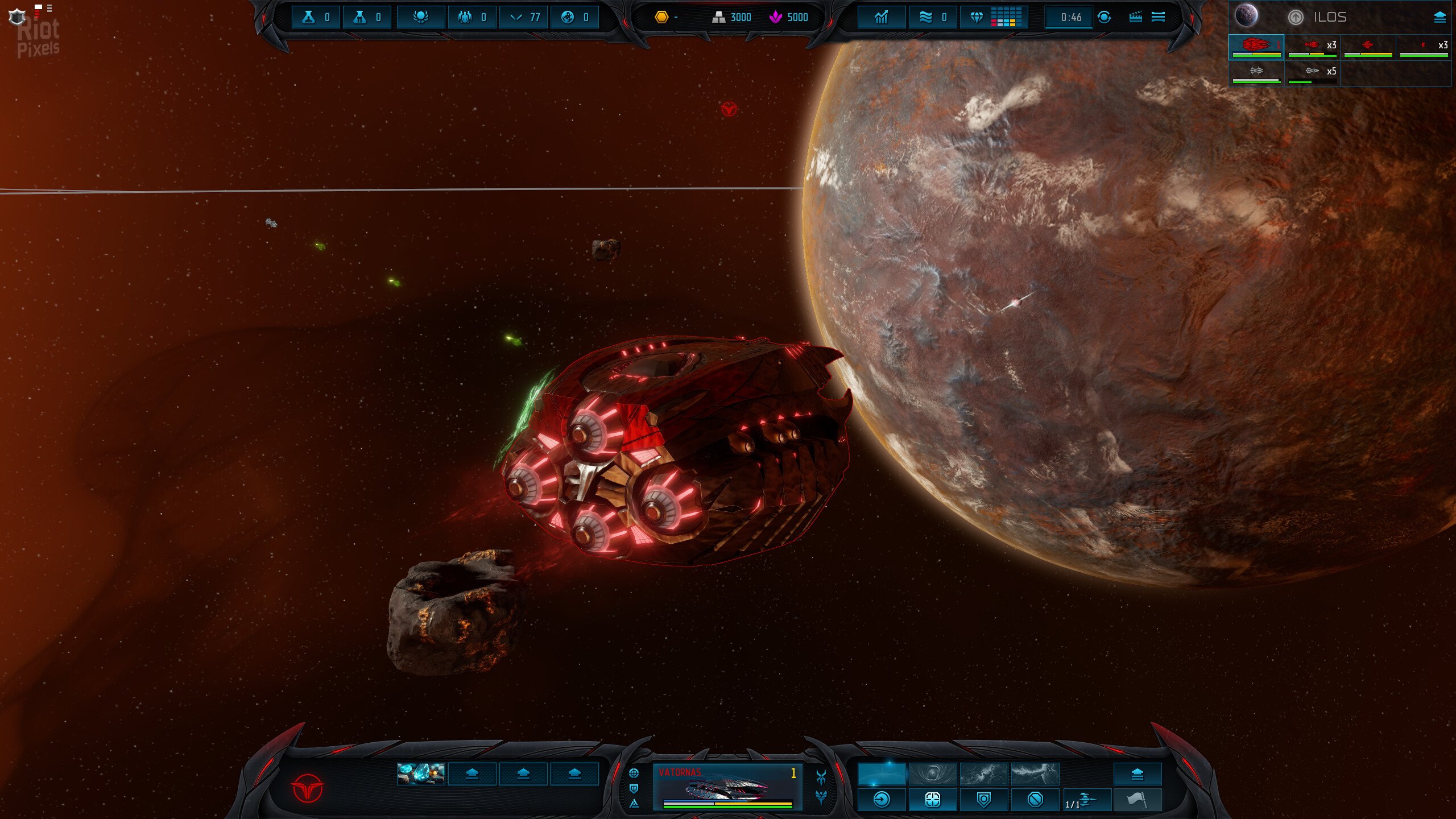The width and height of the screenshot is (1456, 819).
Task: Select the blue crystal item slot
Action: 421,773
